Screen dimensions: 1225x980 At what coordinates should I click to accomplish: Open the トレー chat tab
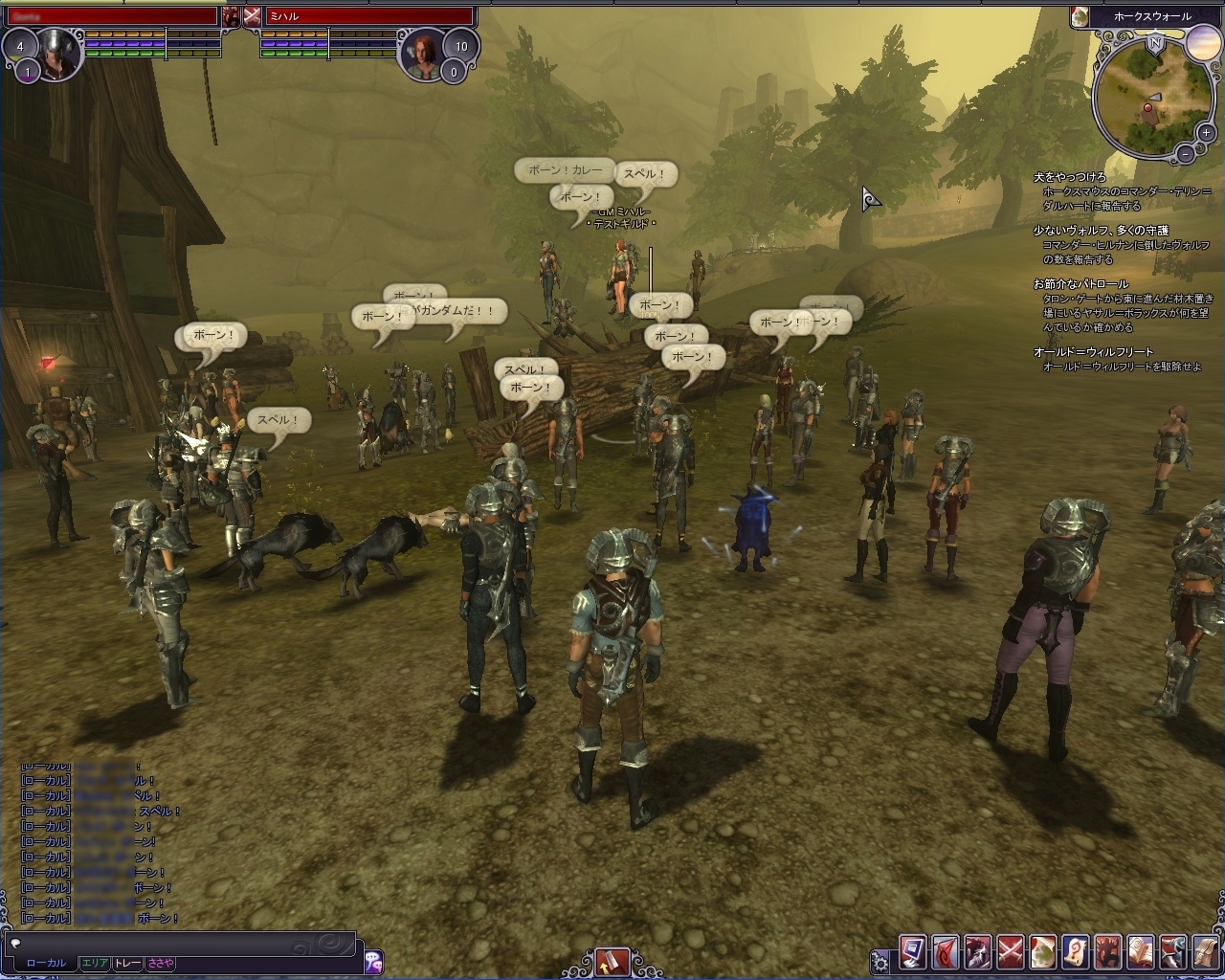[127, 963]
